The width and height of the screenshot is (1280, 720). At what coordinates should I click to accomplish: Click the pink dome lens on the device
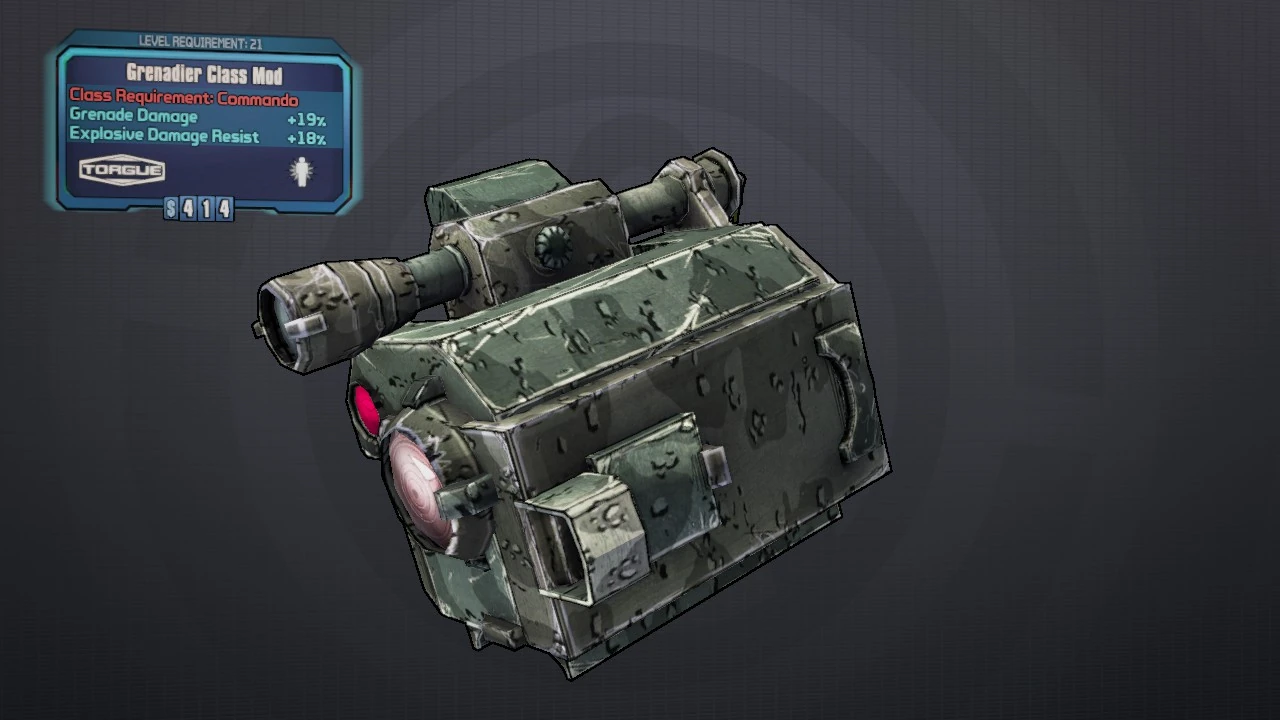418,488
